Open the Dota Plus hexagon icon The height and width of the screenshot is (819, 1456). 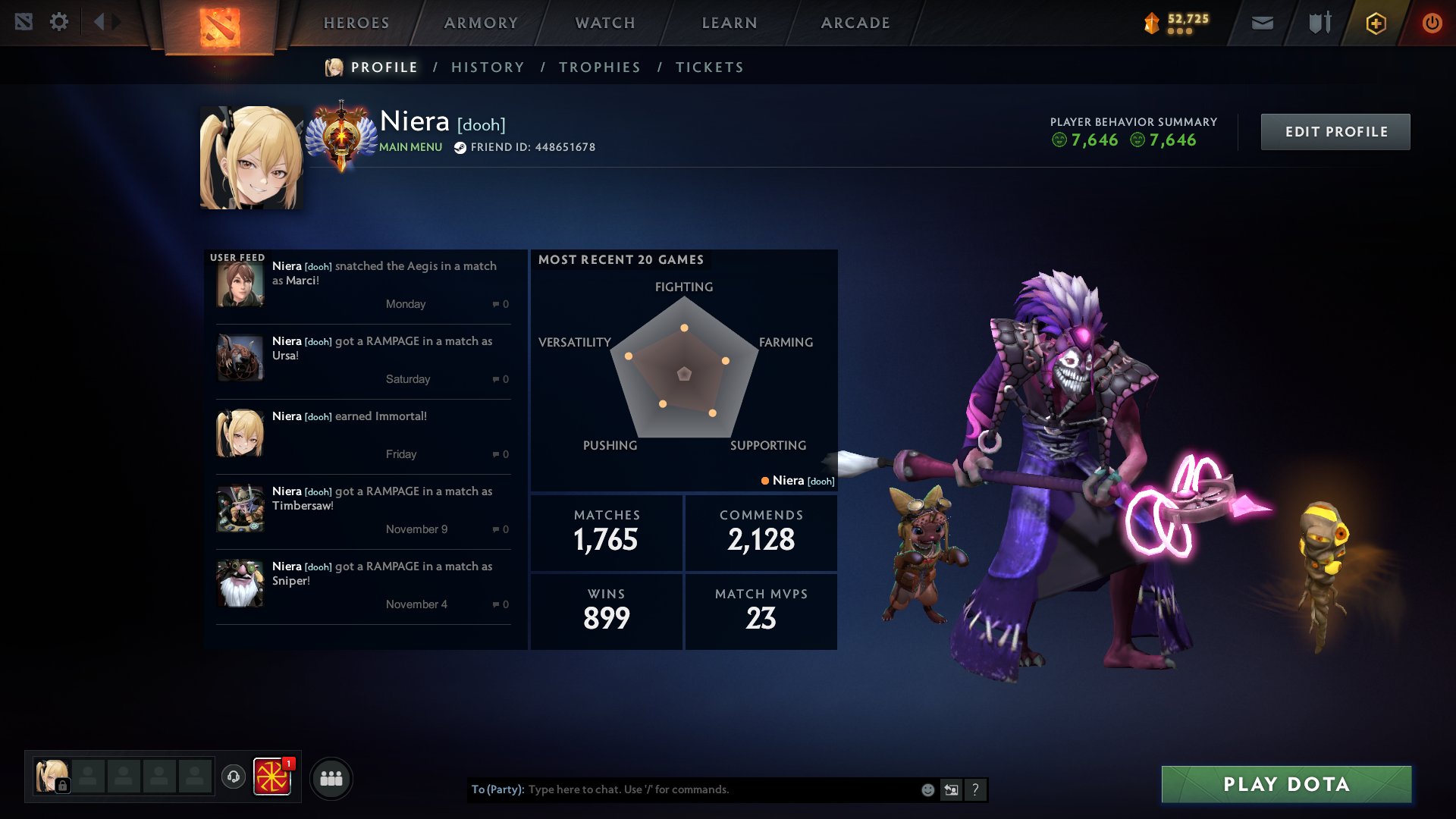point(1375,23)
